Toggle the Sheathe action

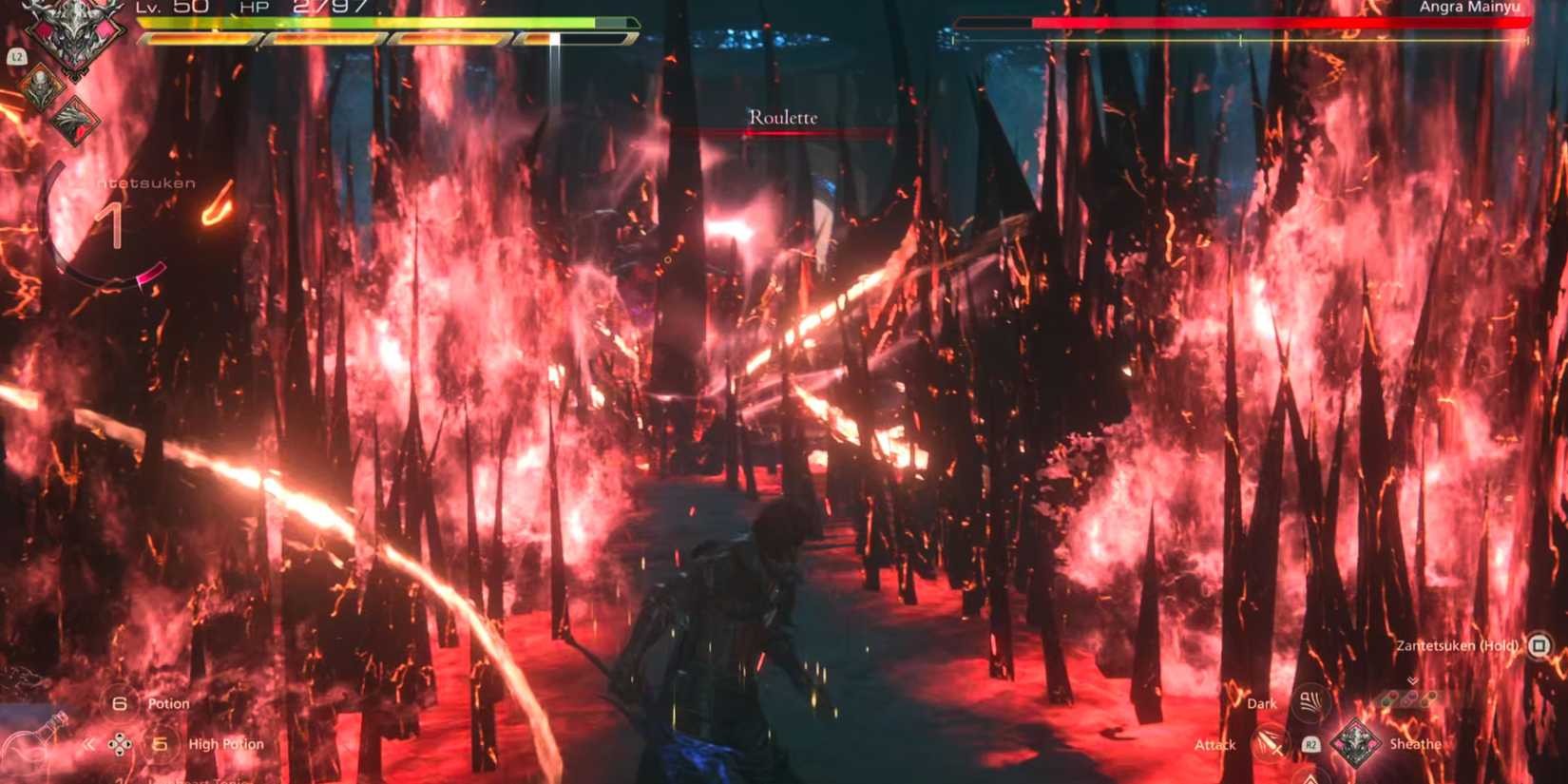tap(1416, 745)
